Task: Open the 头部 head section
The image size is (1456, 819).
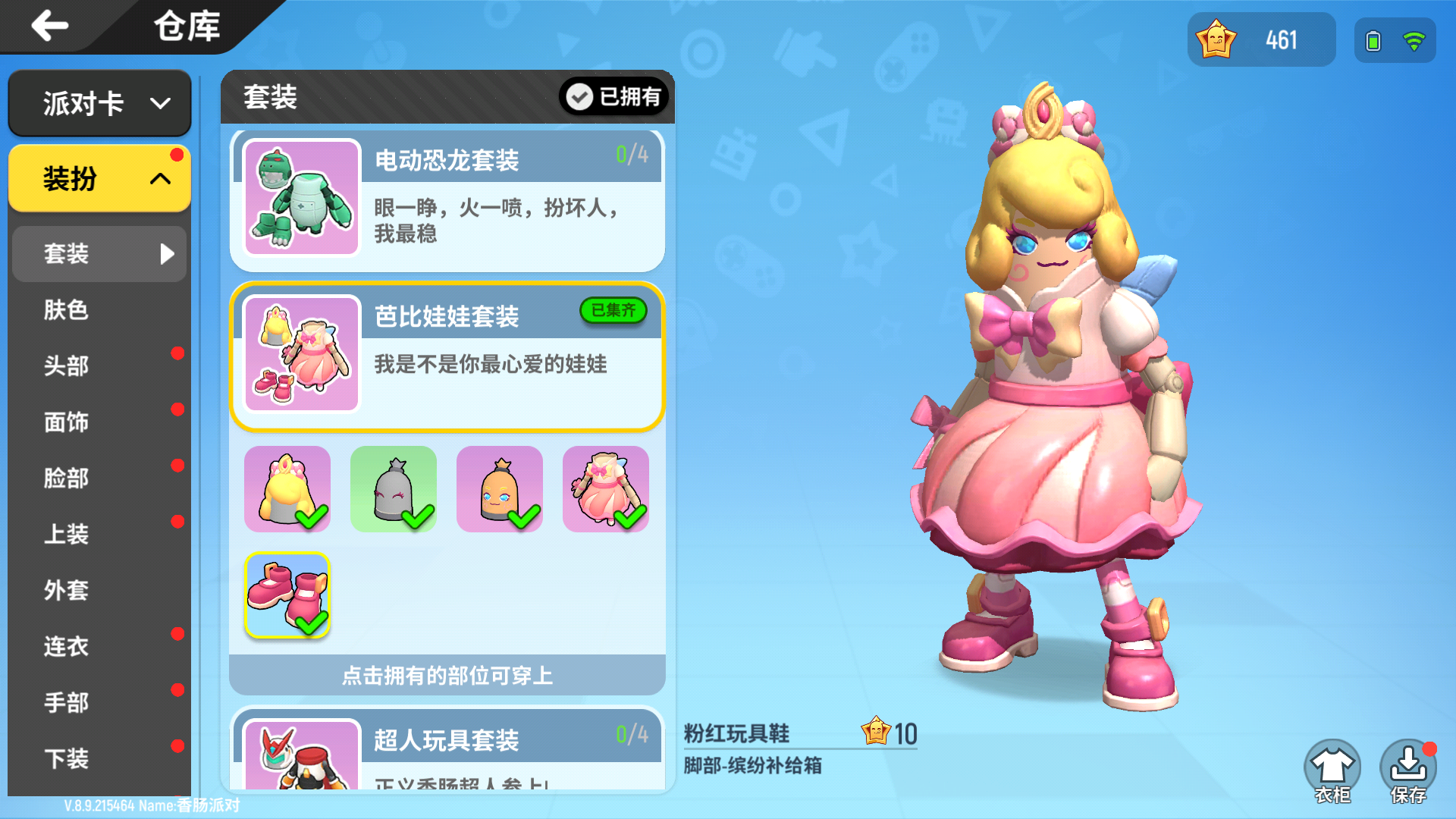Action: [x=67, y=366]
